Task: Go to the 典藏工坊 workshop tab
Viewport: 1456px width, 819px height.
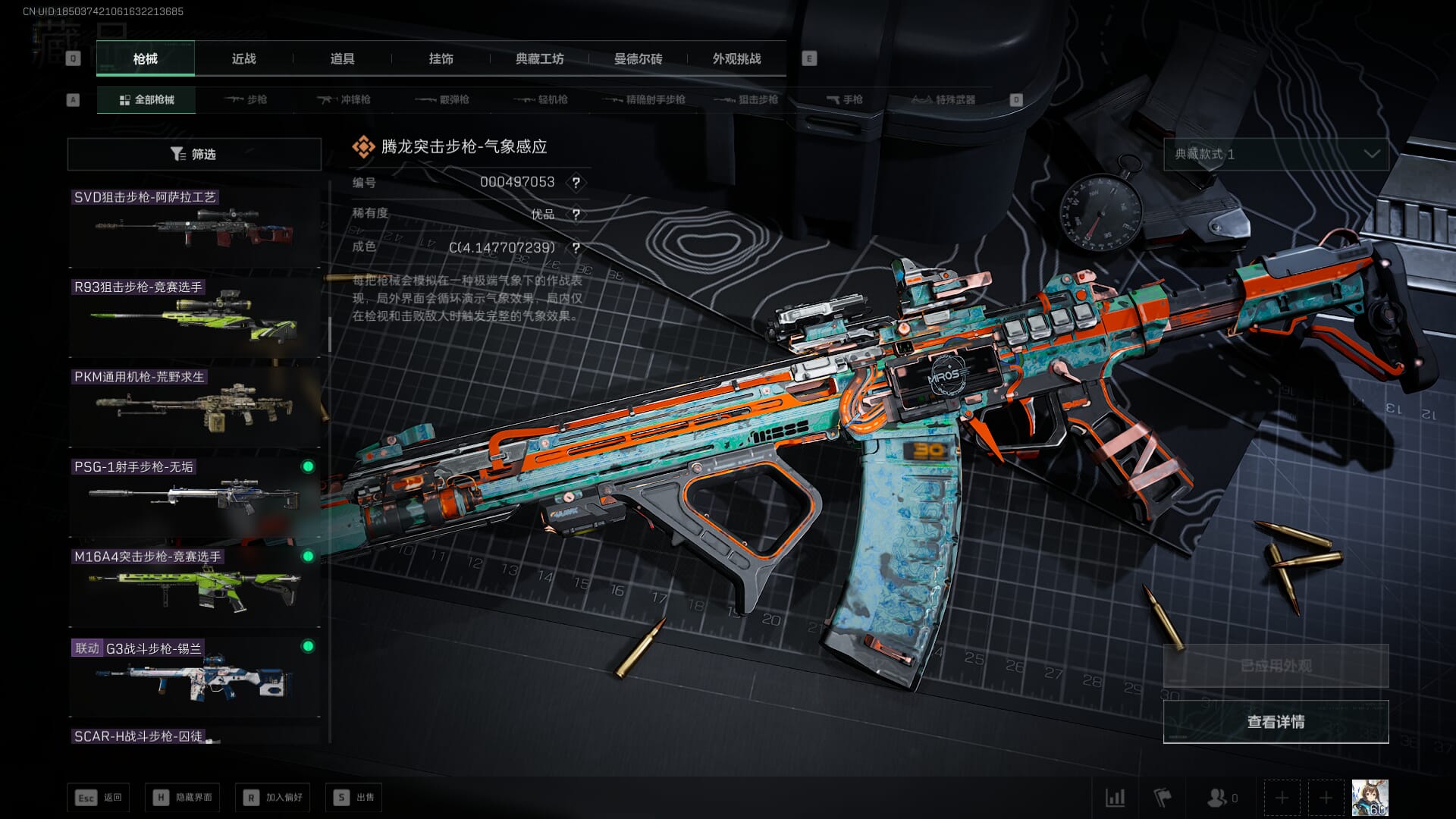Action: tap(539, 59)
